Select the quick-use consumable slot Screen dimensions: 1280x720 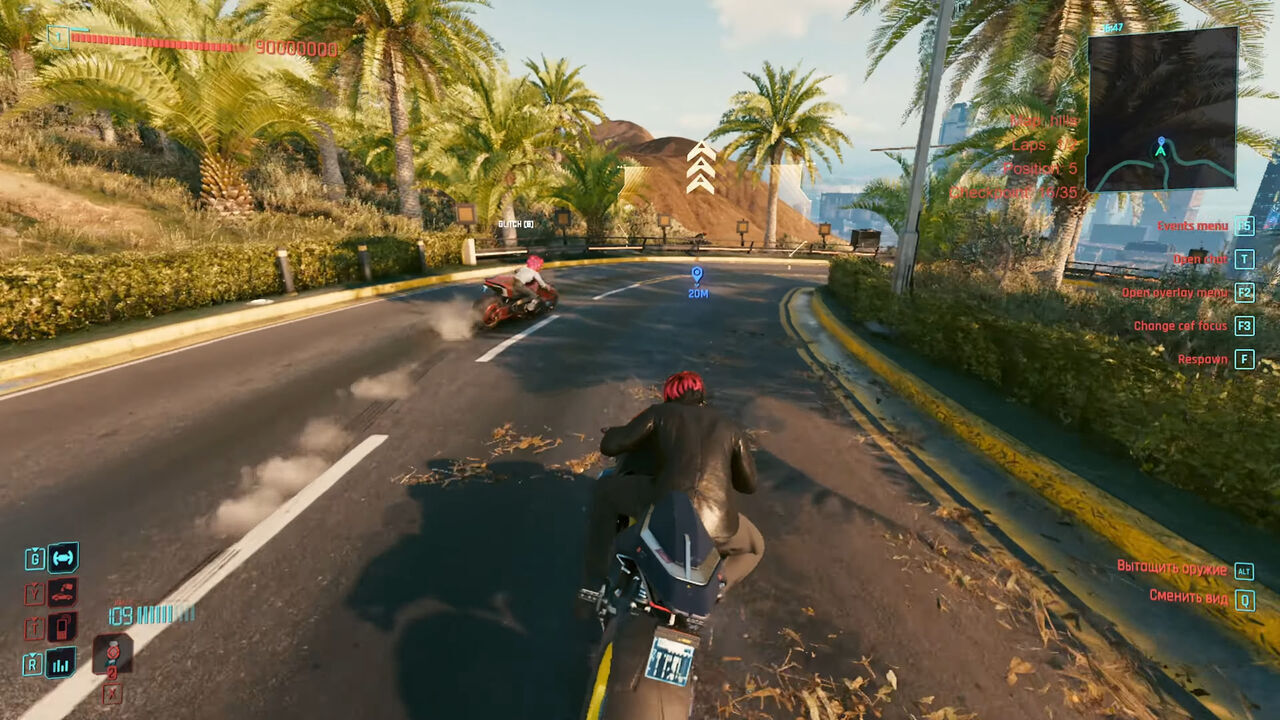tap(113, 653)
